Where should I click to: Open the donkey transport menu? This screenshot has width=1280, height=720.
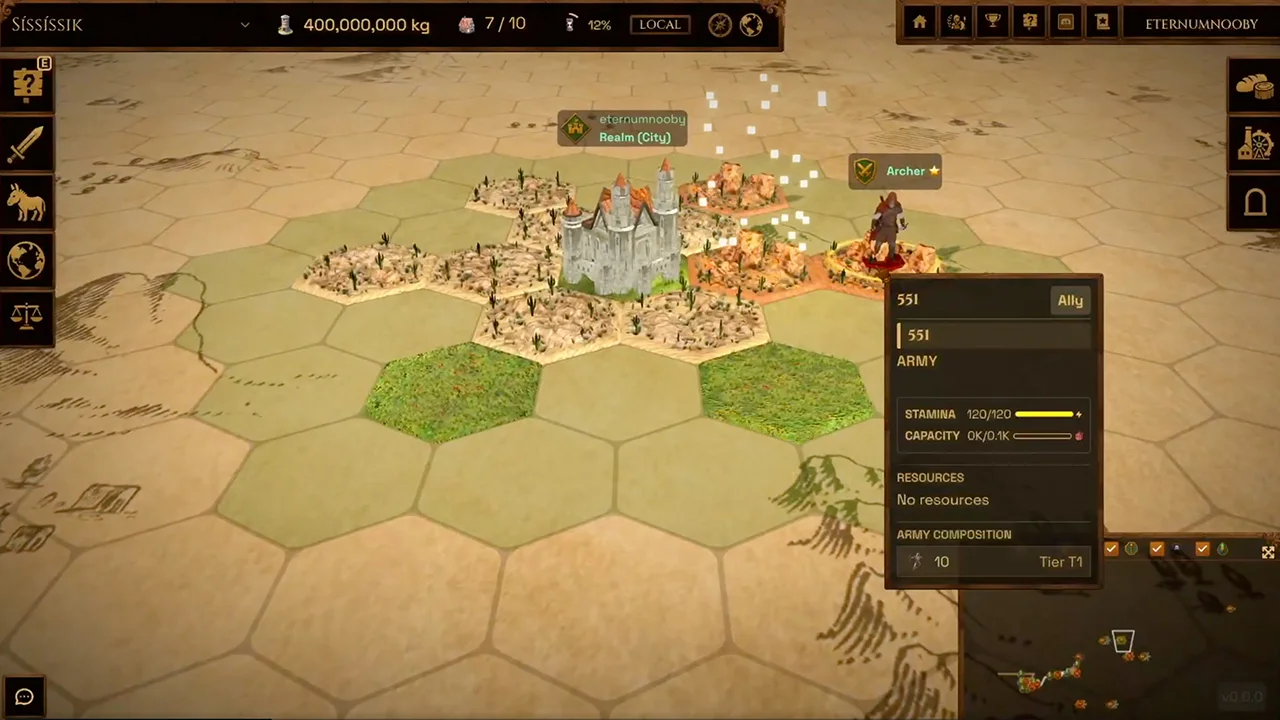click(x=27, y=203)
